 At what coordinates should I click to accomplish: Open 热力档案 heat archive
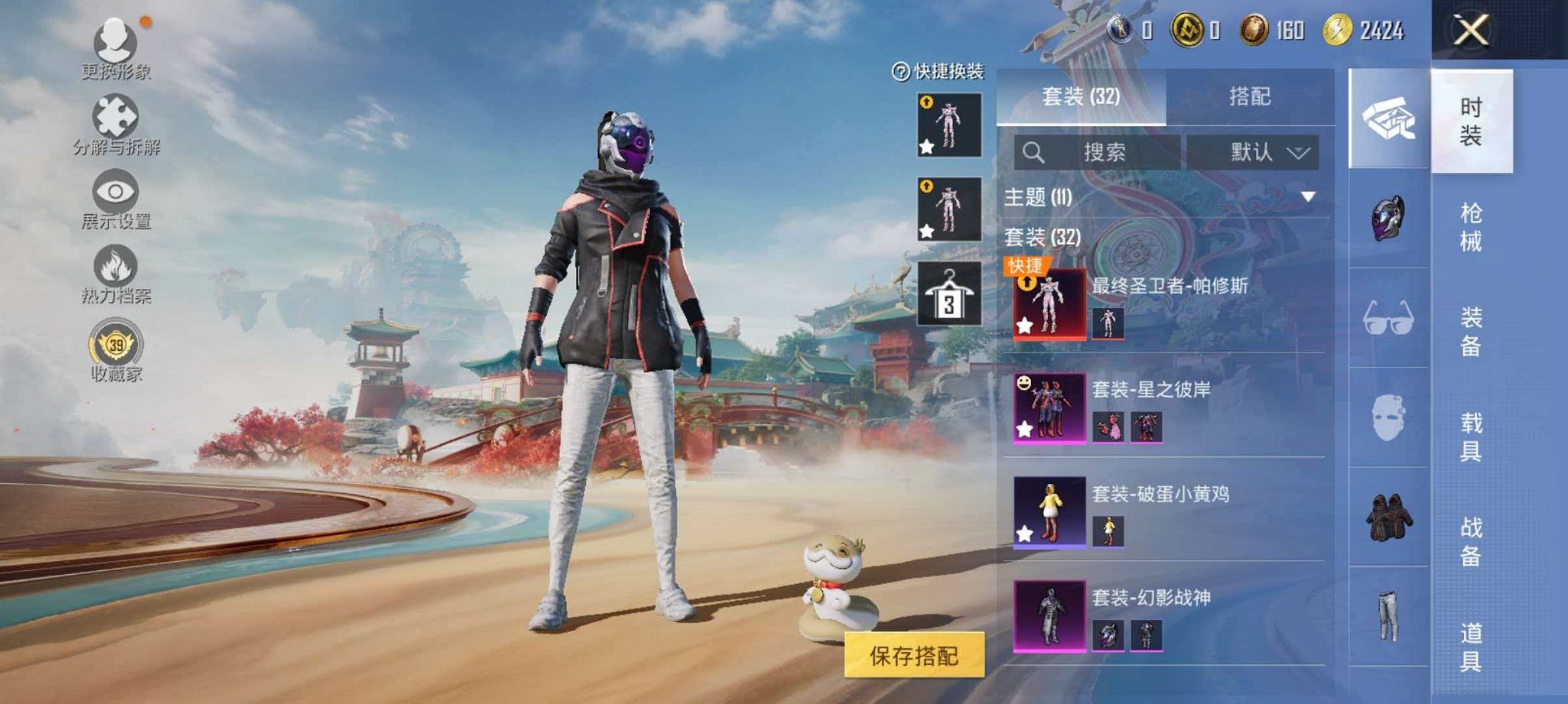pos(115,273)
